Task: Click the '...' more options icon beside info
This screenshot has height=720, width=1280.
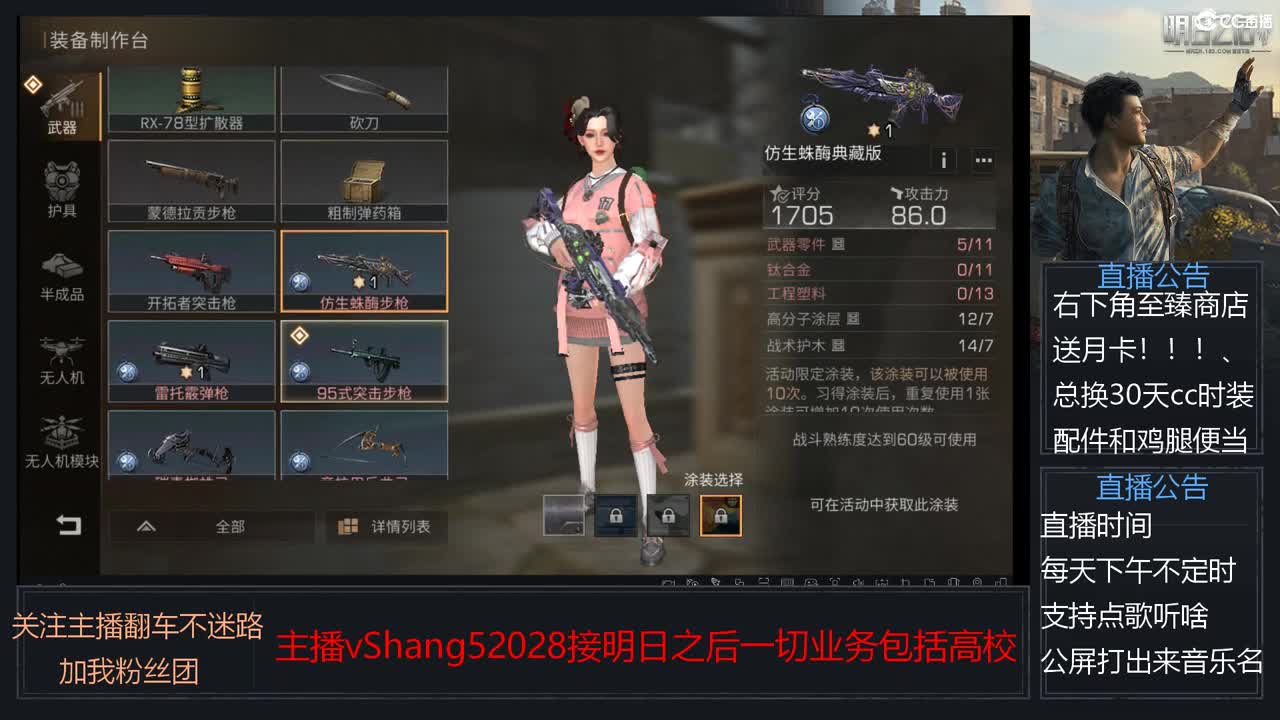Action: point(985,160)
